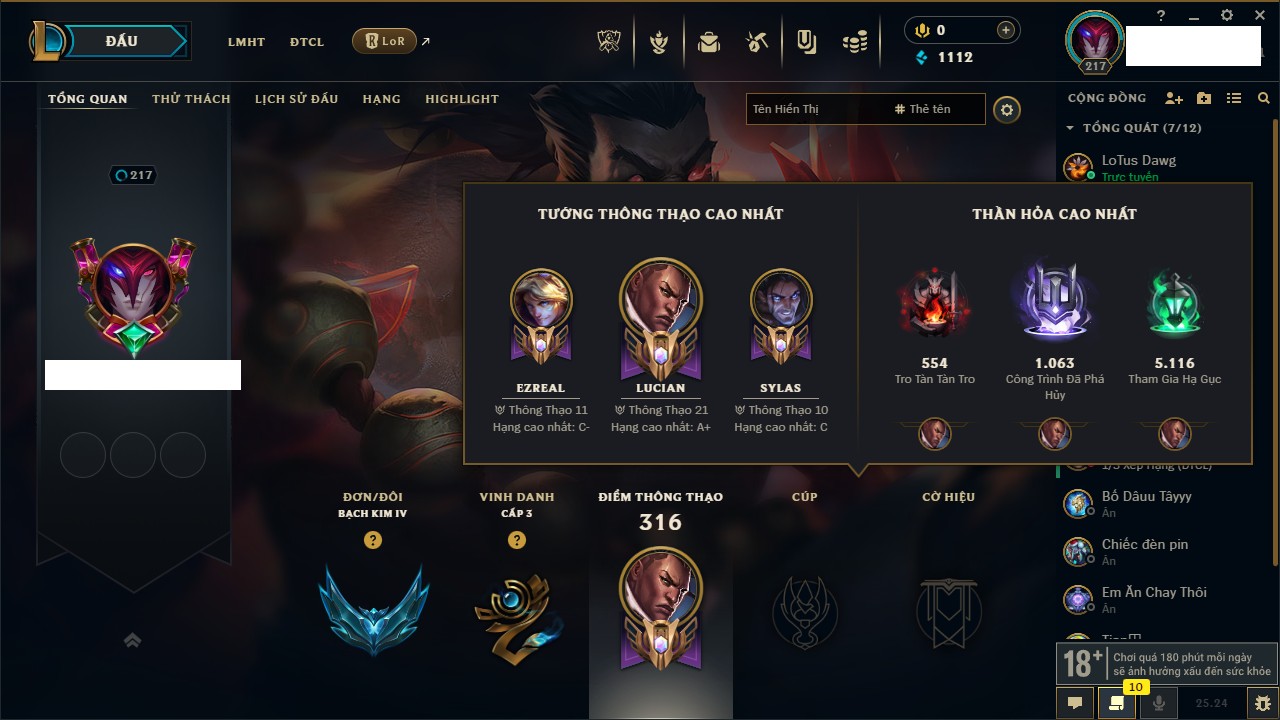This screenshot has width=1280, height=720.
Task: Open the coin stack store icon
Action: [854, 42]
